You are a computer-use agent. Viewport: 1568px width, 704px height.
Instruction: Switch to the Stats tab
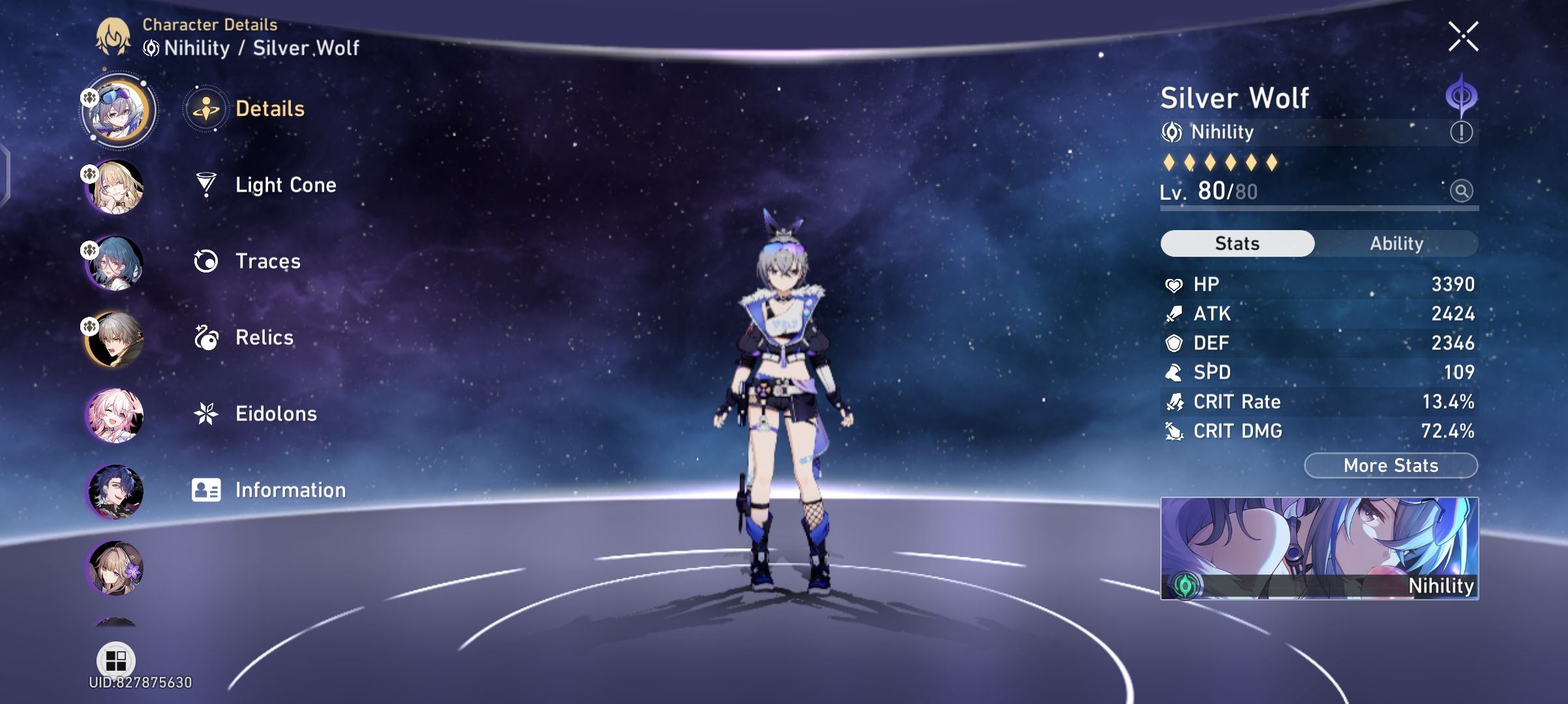[x=1237, y=243]
